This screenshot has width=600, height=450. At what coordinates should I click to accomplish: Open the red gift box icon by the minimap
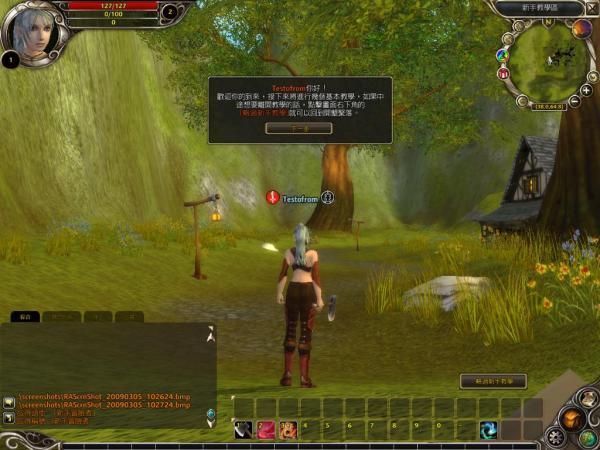coord(504,73)
